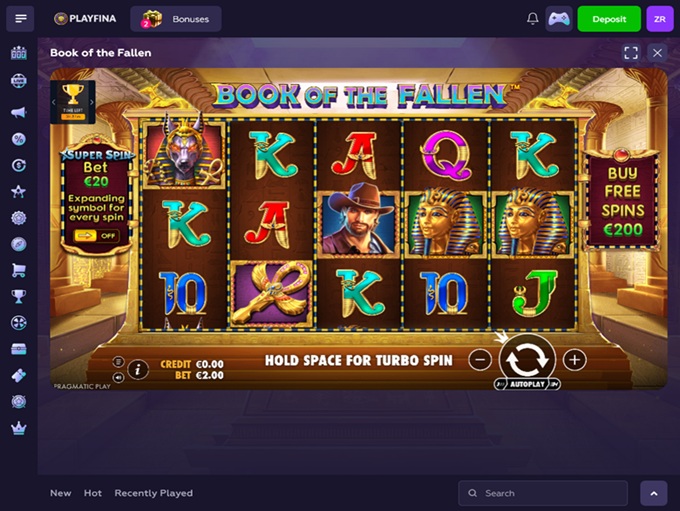Open the trophy tournament widget
Screen dimensions: 680x511
(73, 99)
